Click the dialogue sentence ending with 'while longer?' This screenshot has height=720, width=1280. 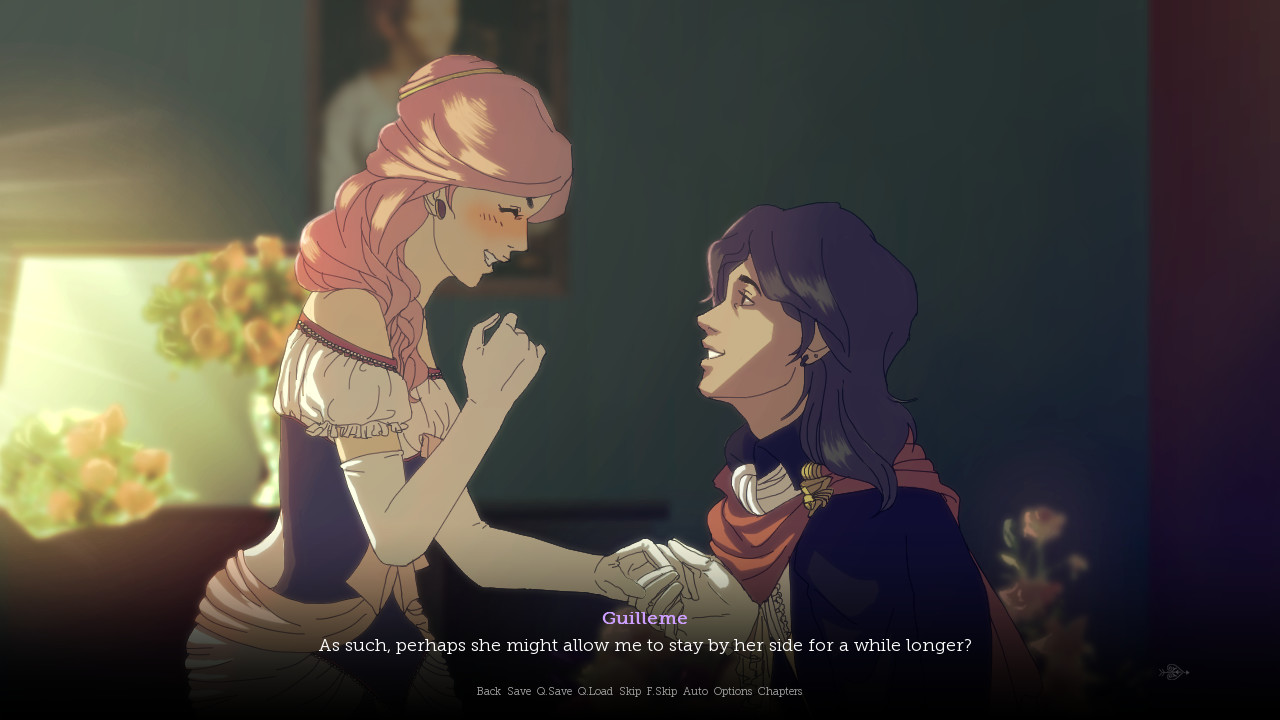click(x=644, y=645)
